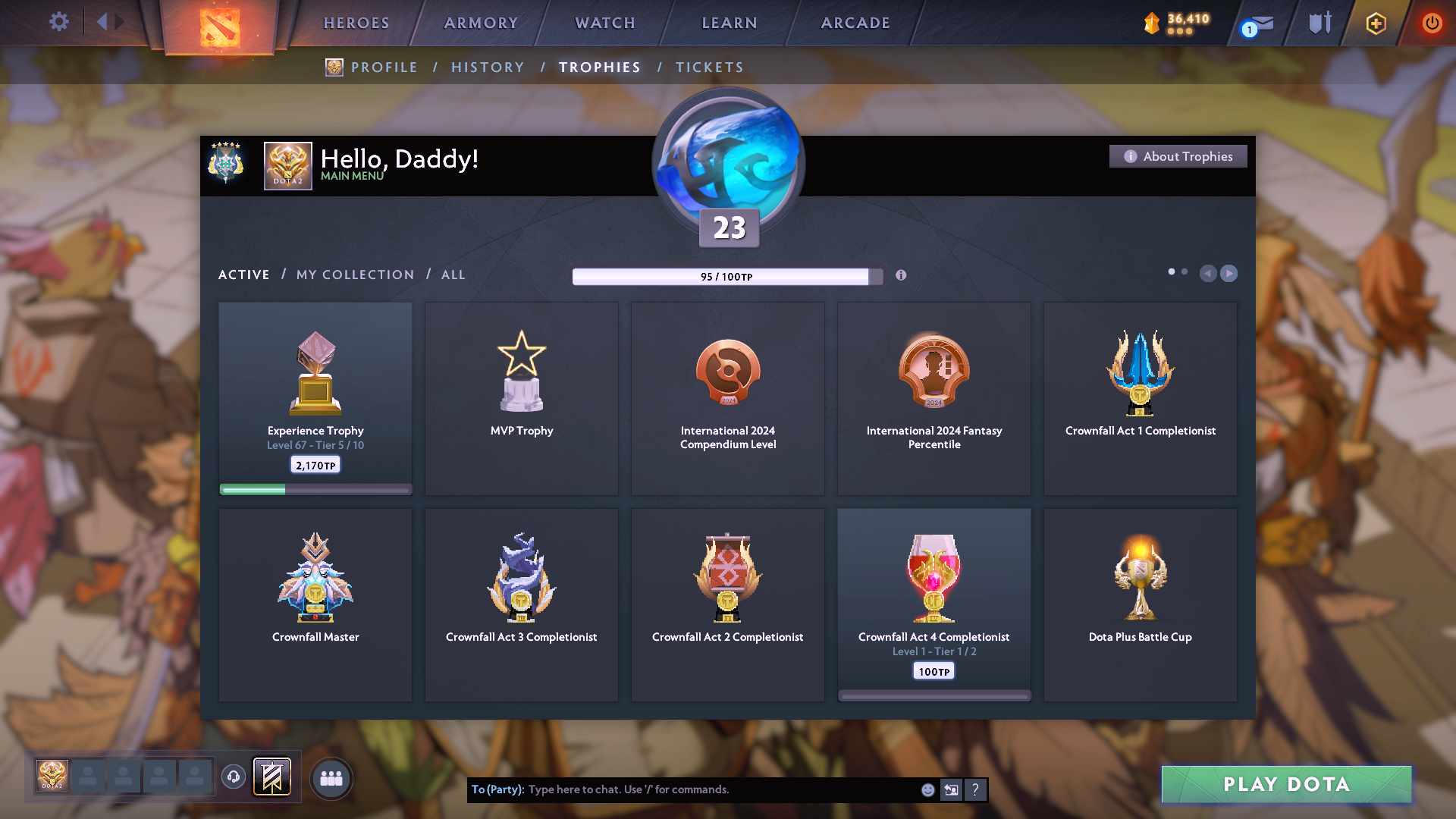Click the power exit icon

[1432, 23]
